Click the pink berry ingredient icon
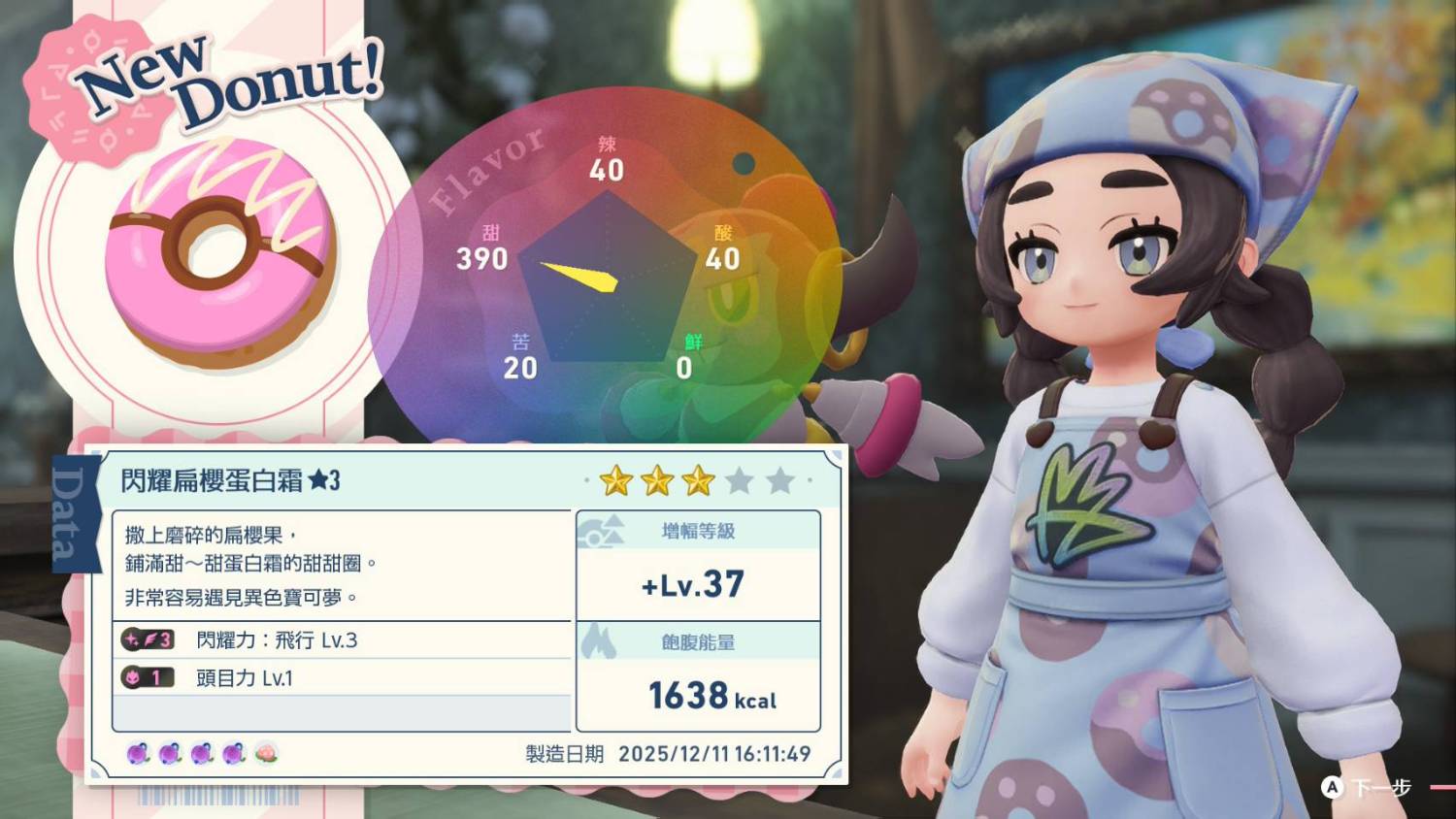The image size is (1456, 819). (x=266, y=753)
